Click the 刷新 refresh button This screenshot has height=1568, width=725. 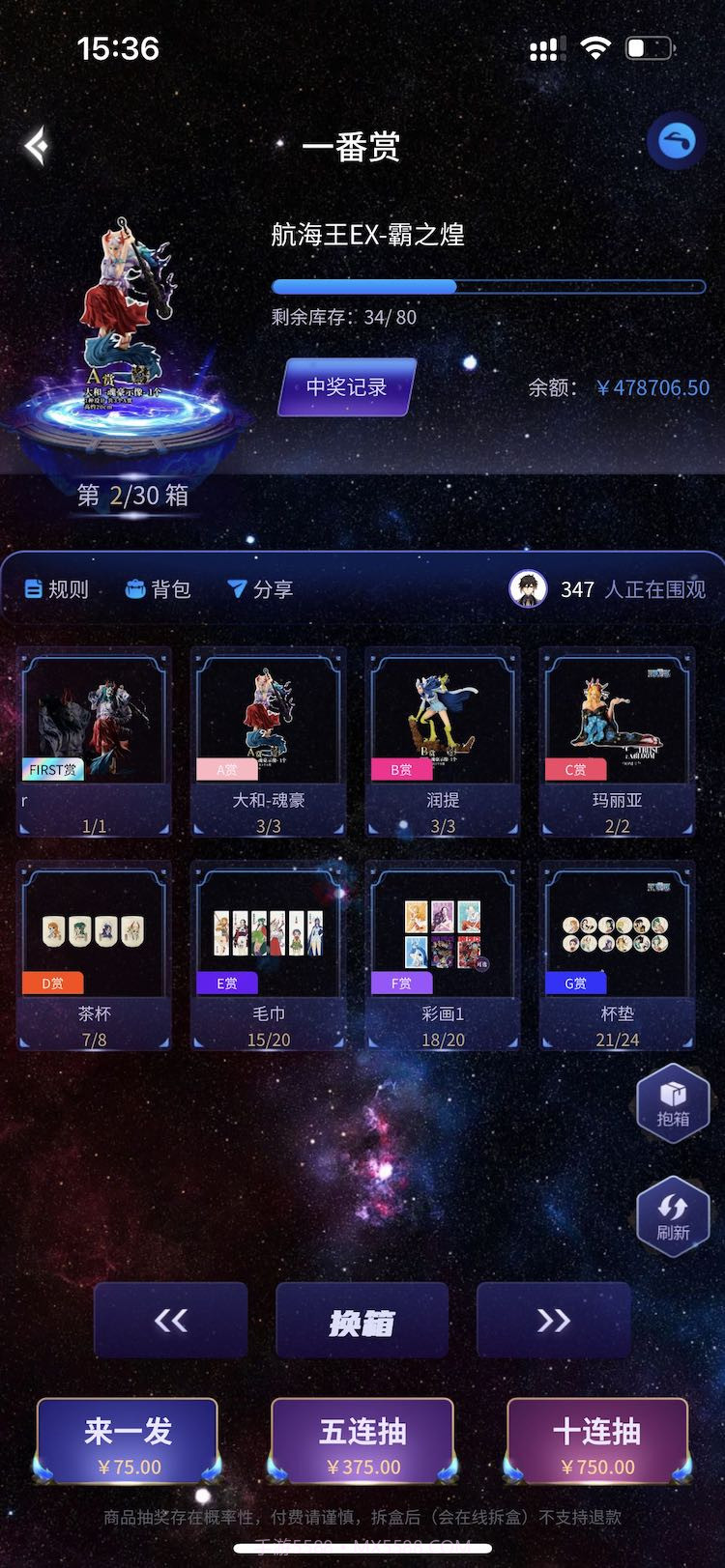[673, 1215]
